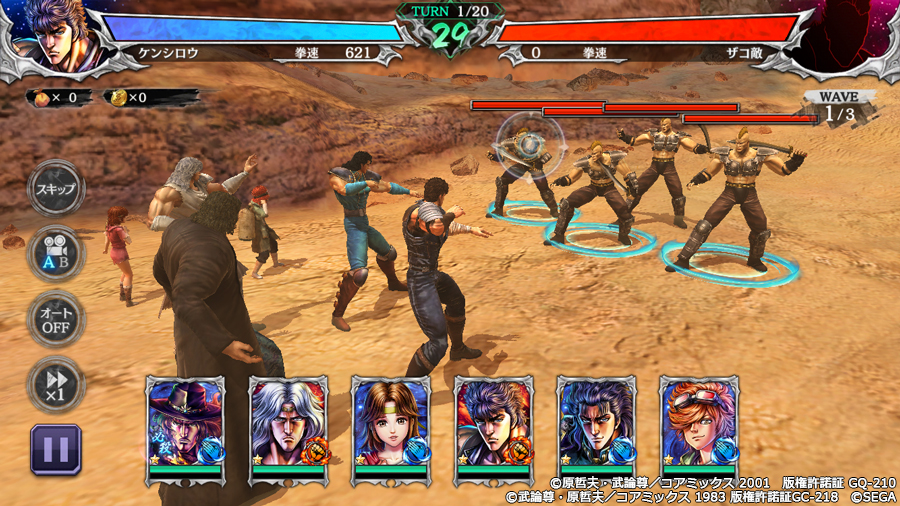Pause the battle with the purple pause button
The height and width of the screenshot is (506, 900).
55,448
